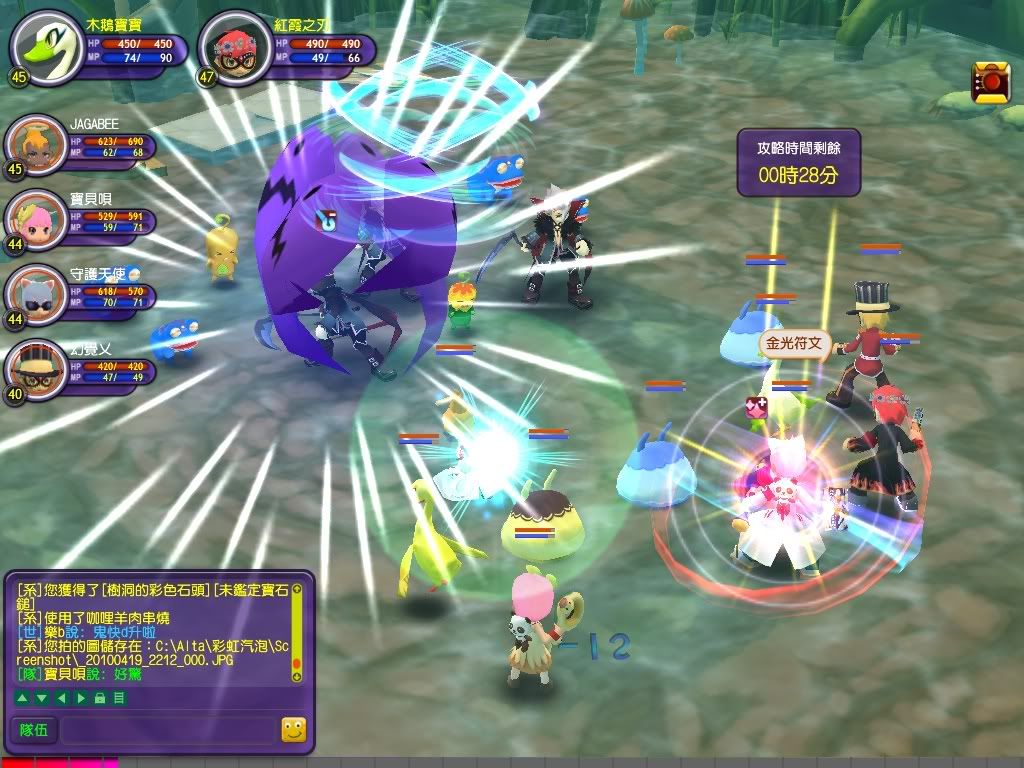Focus the chat text input field
Viewport: 1024px width, 768px height.
pyautogui.click(x=167, y=731)
